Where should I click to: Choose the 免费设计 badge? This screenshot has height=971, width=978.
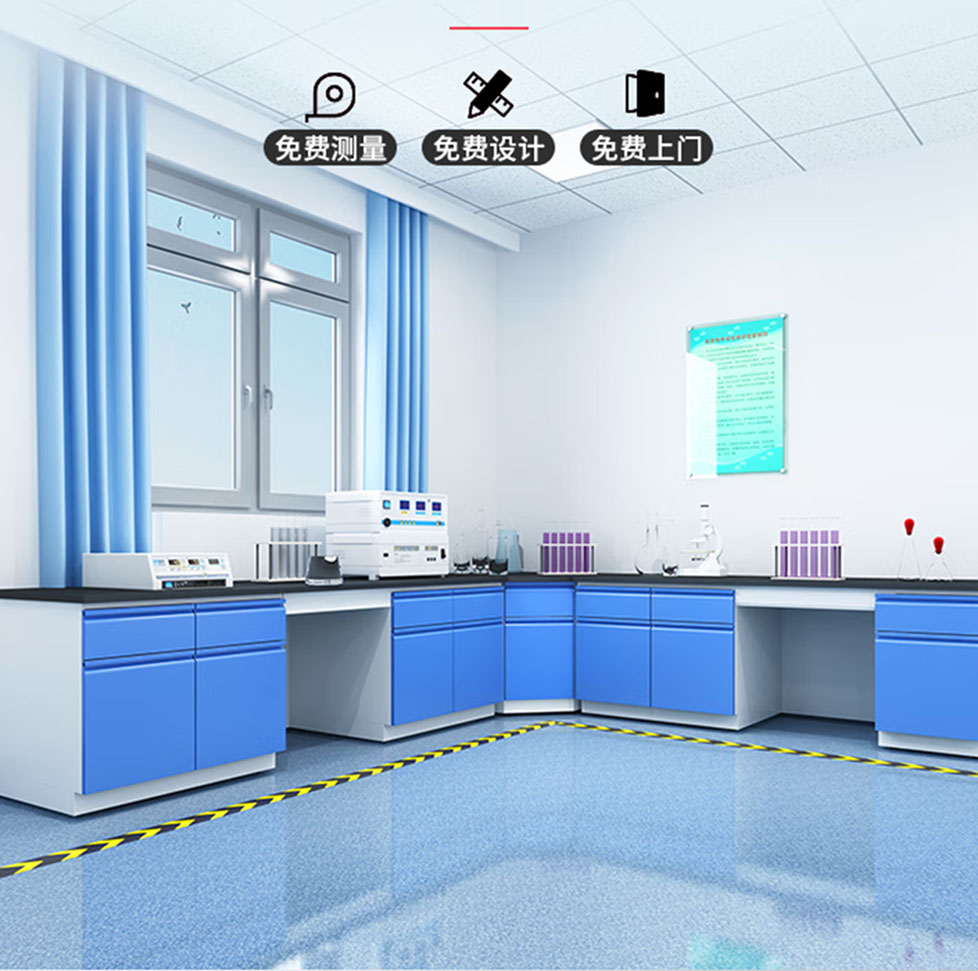pos(488,148)
